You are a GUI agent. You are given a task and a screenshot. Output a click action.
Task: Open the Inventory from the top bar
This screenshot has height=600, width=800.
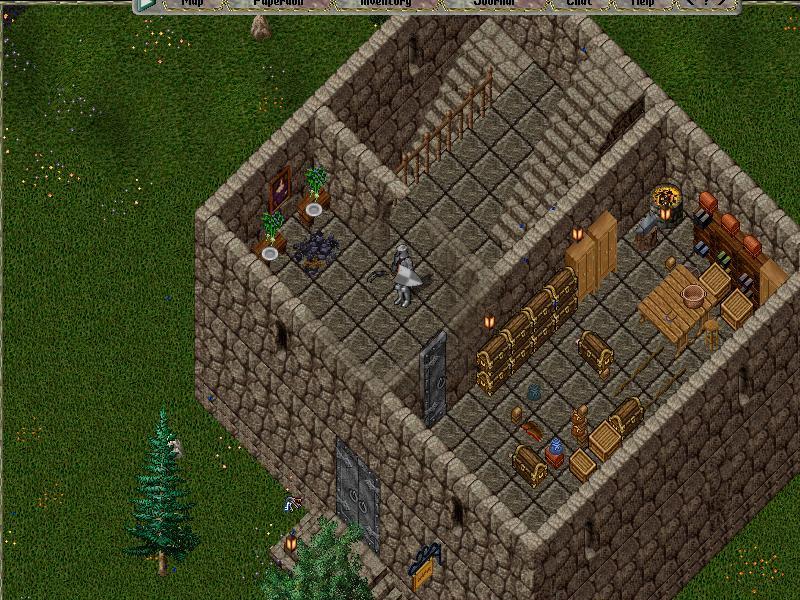pyautogui.click(x=385, y=4)
